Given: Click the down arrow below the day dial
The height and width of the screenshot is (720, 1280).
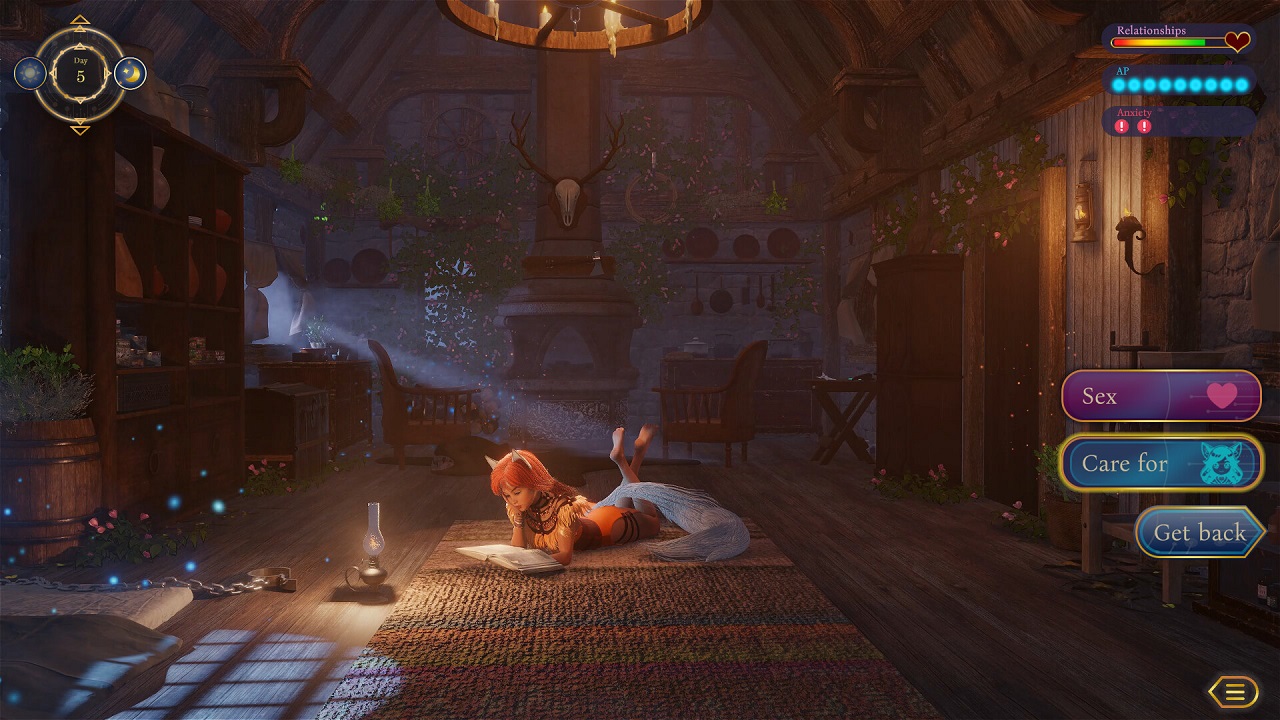Looking at the screenshot, I should [x=80, y=129].
